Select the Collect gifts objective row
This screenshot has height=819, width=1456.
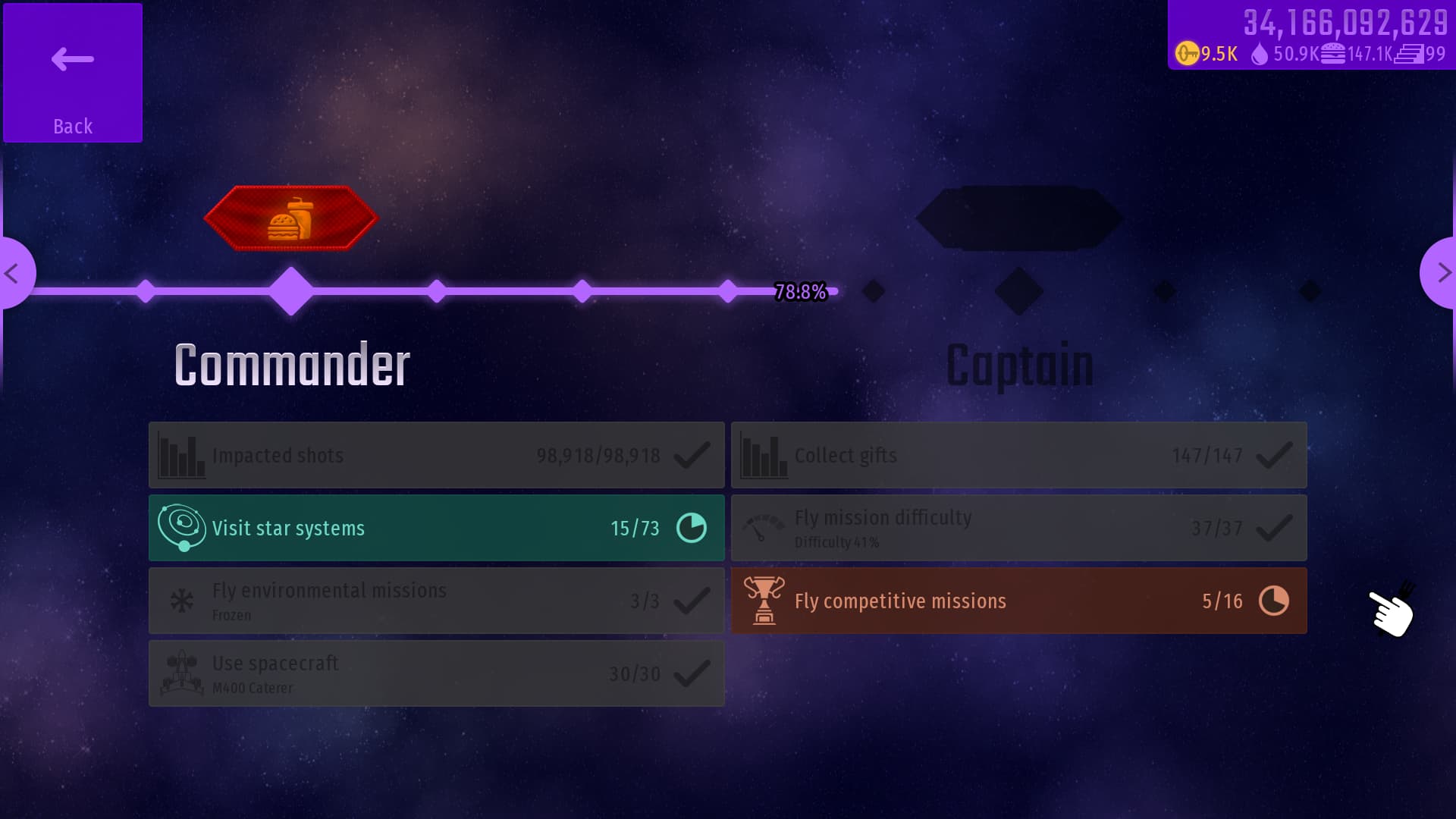[x=1018, y=455]
